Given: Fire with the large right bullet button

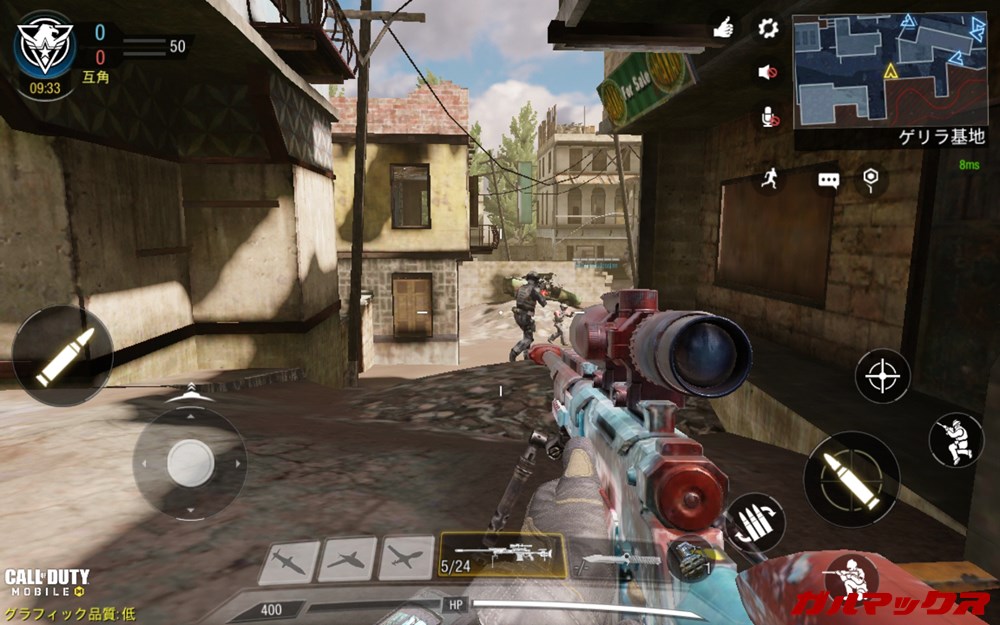Looking at the screenshot, I should click(x=851, y=479).
